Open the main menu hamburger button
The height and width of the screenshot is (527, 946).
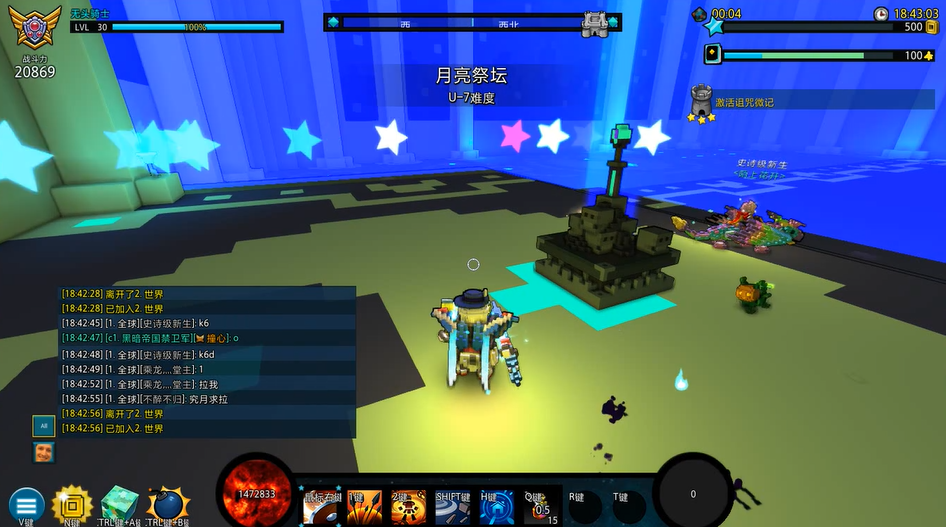pos(26,505)
